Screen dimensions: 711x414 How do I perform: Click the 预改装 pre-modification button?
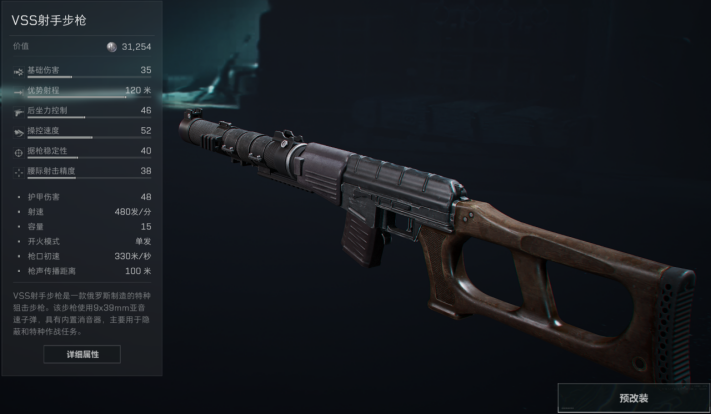click(634, 397)
